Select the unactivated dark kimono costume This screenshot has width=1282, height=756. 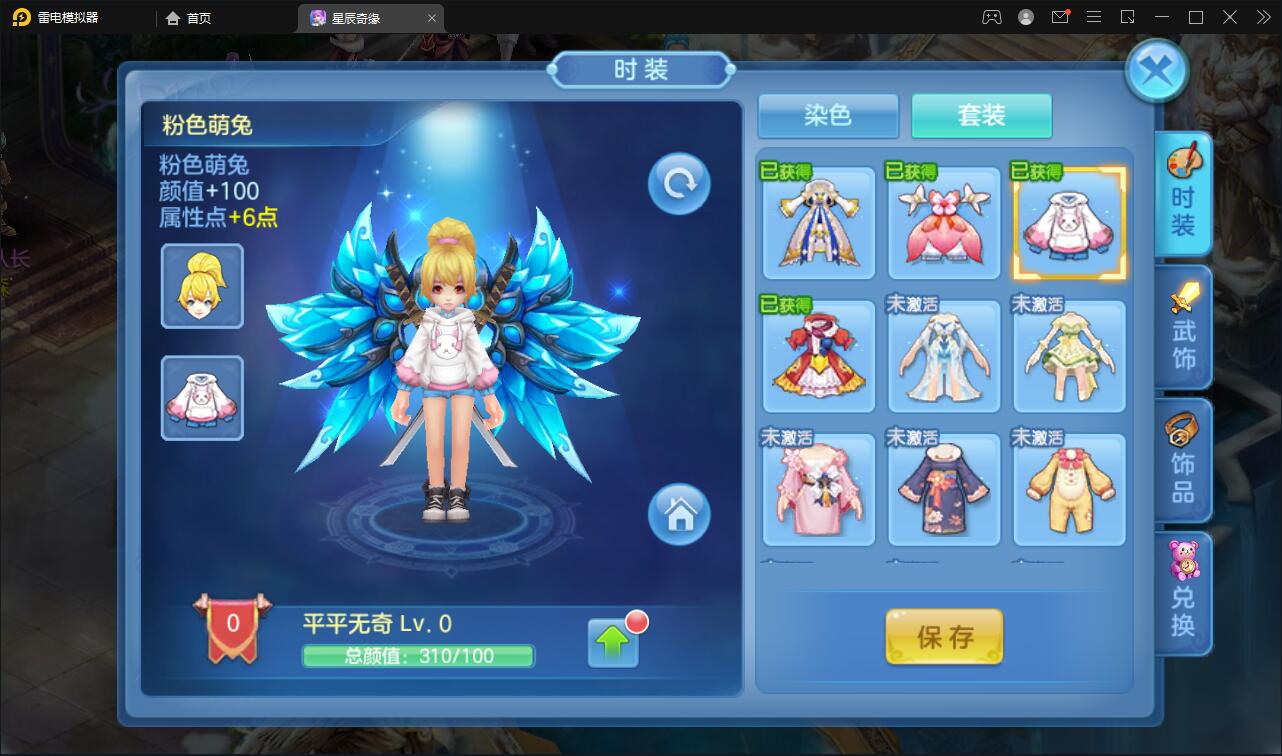943,489
